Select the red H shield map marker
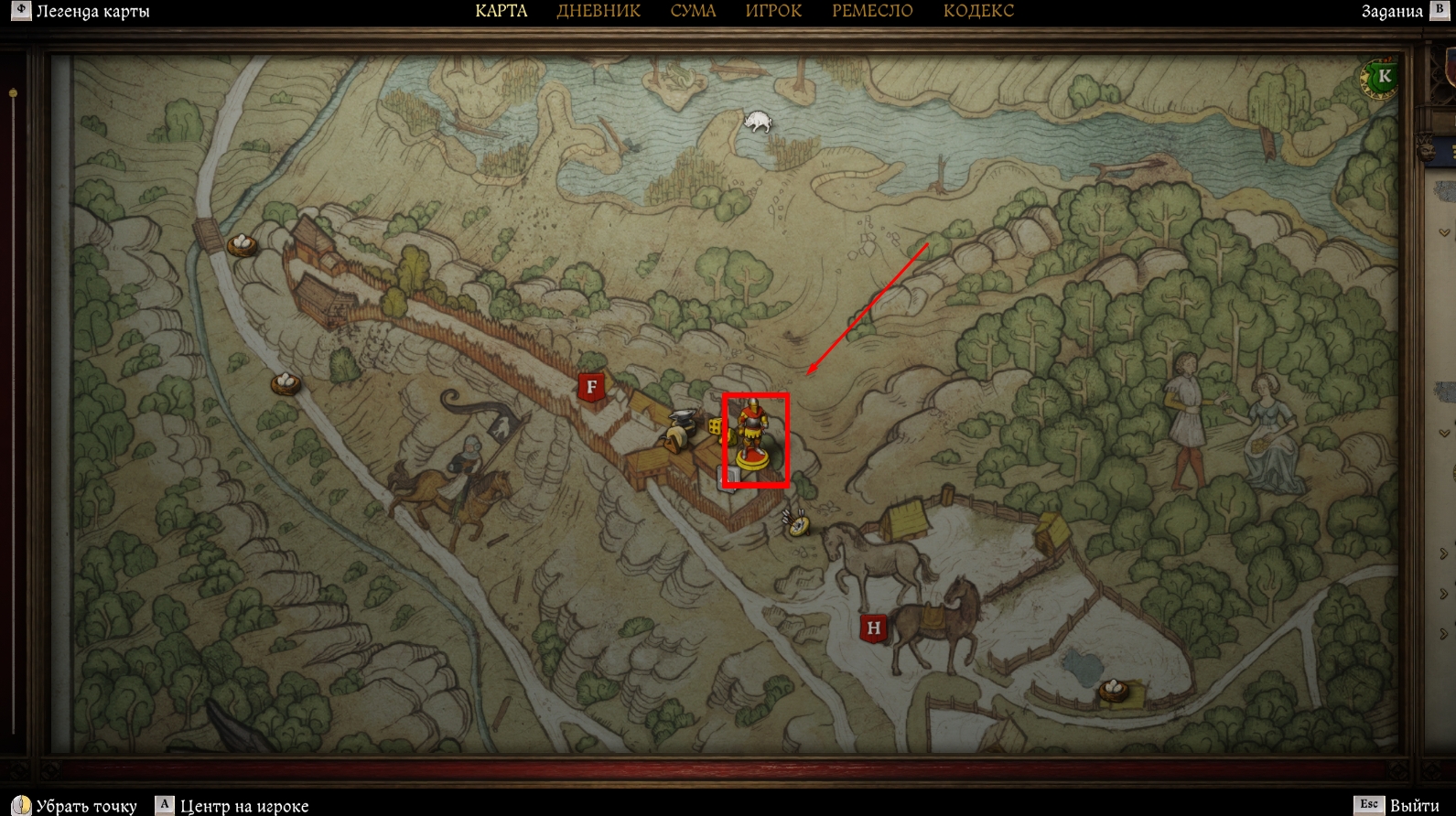Image resolution: width=1456 pixels, height=816 pixels. (x=873, y=628)
